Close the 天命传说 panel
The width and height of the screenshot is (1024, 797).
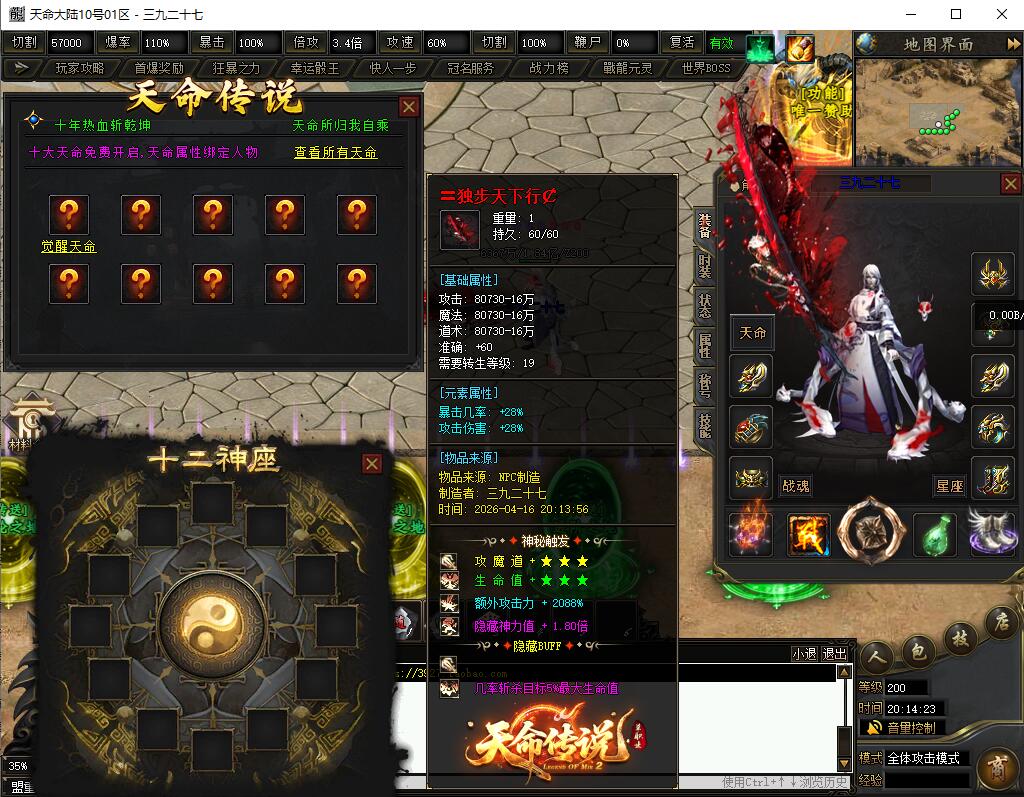pyautogui.click(x=409, y=107)
